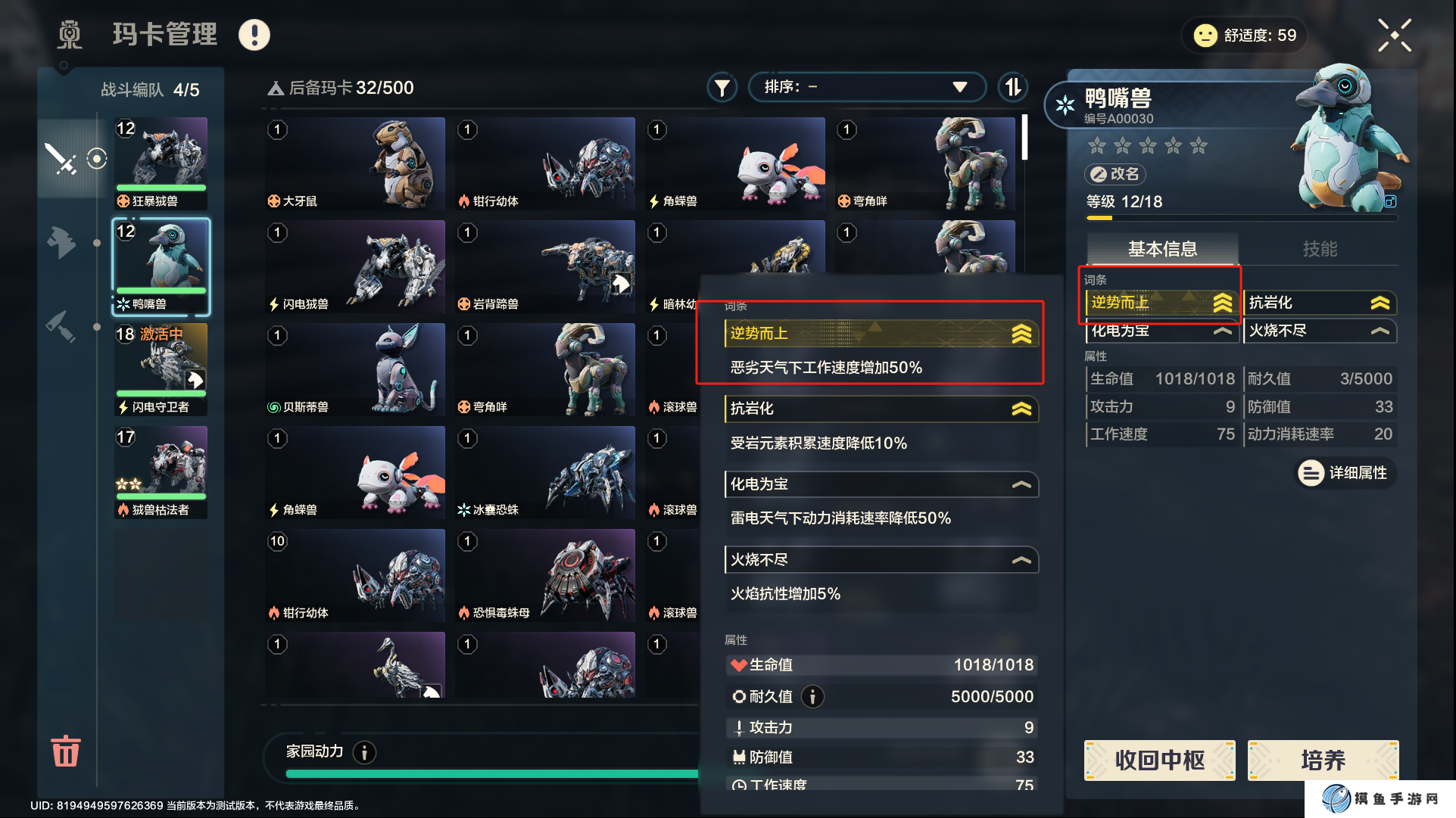
Task: Select 闪电守卫者 team member
Action: point(161,369)
